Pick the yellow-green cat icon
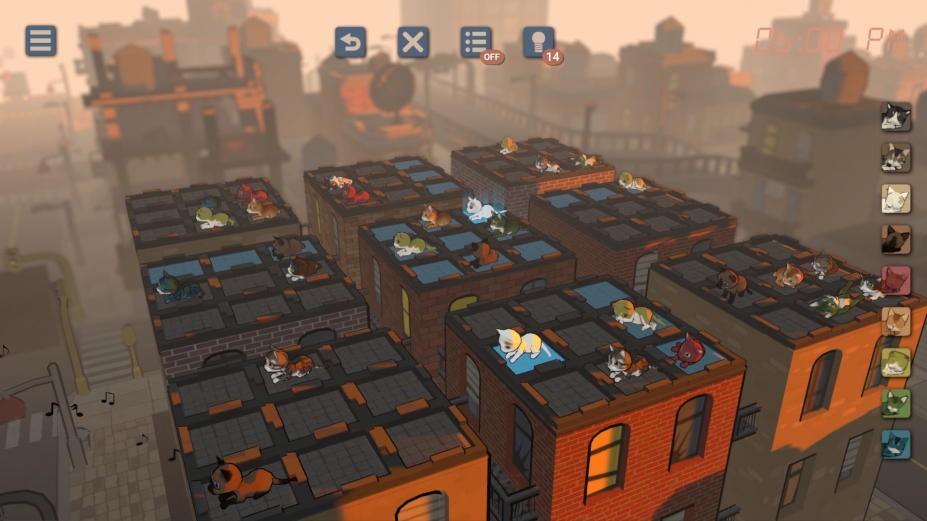Image resolution: width=927 pixels, height=521 pixels. tap(895, 363)
